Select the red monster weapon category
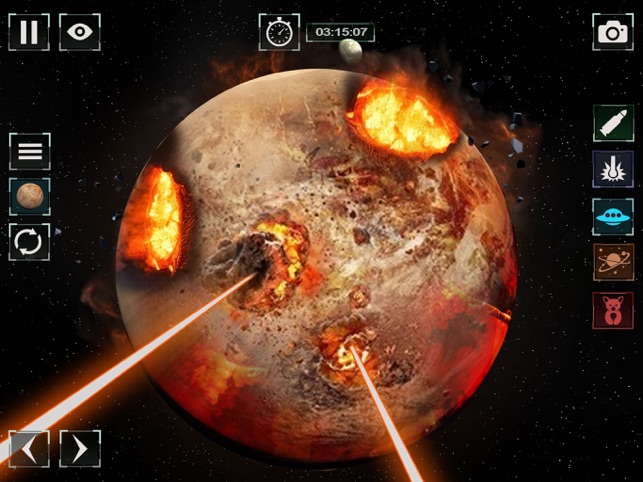Image resolution: width=643 pixels, height=482 pixels. pyautogui.click(x=612, y=310)
